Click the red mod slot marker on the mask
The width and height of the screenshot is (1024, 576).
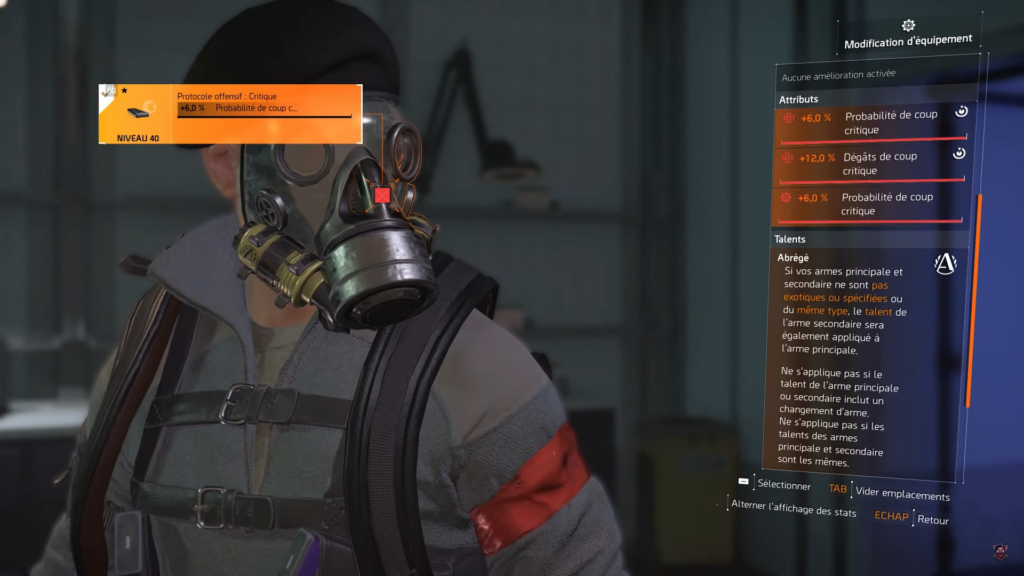point(382,195)
